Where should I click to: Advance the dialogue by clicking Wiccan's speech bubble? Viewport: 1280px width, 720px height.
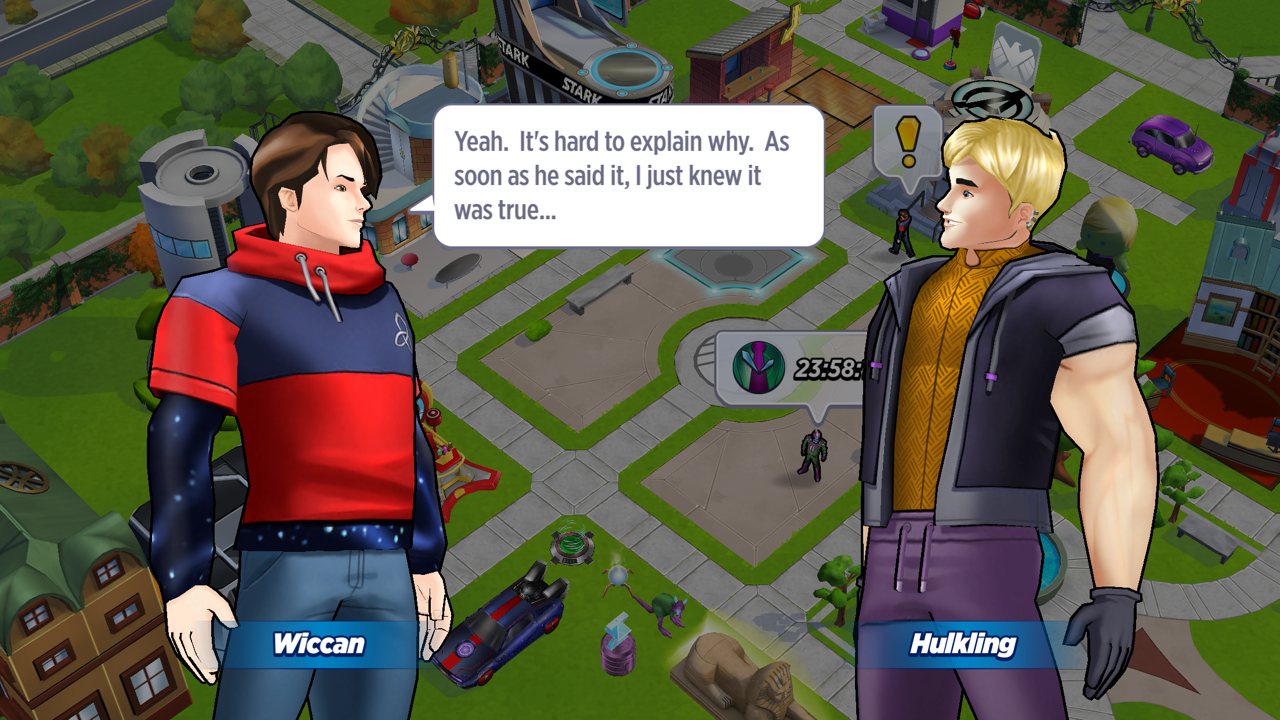pos(628,176)
